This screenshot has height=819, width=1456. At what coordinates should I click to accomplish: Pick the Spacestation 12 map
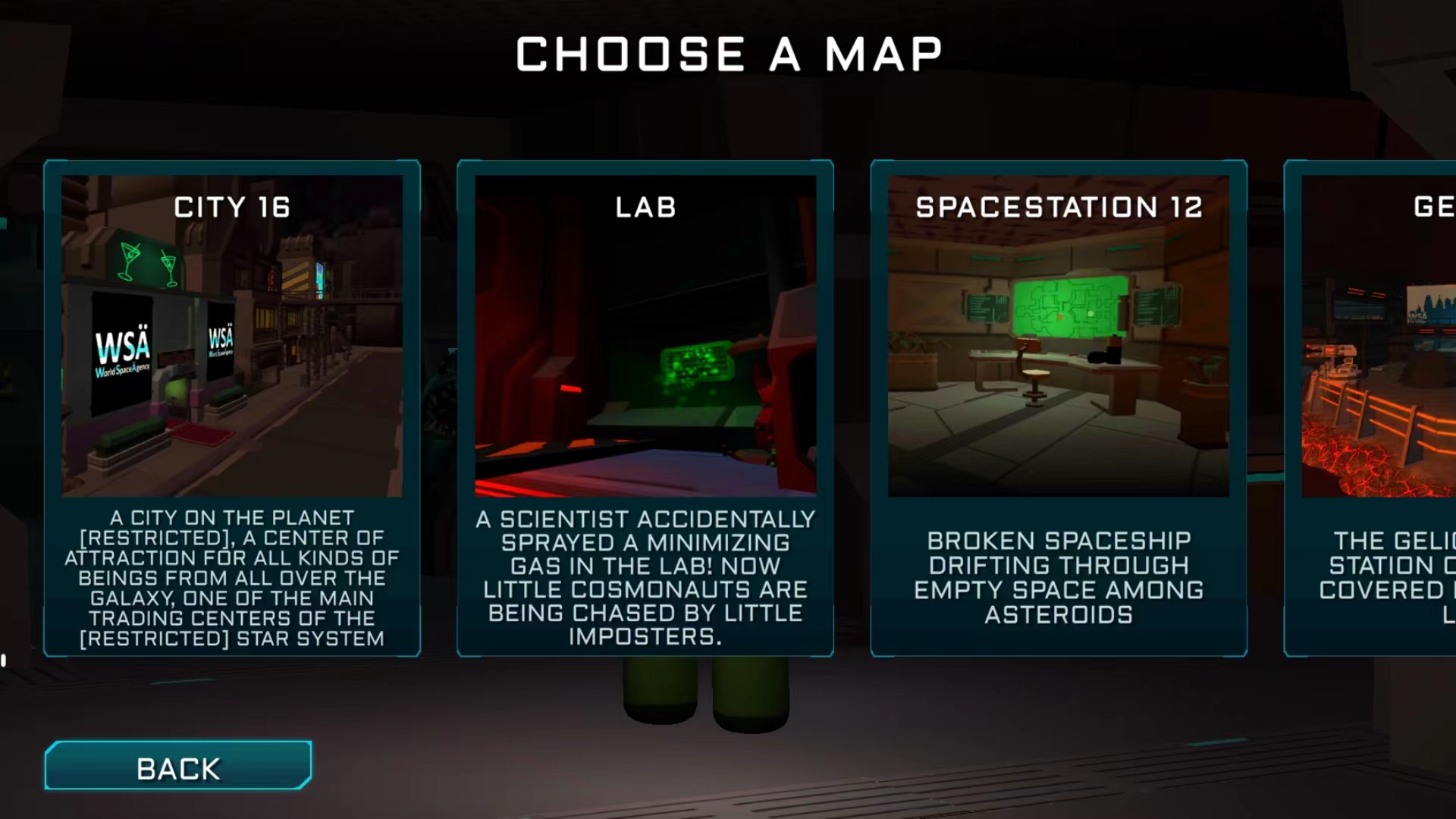click(1059, 408)
